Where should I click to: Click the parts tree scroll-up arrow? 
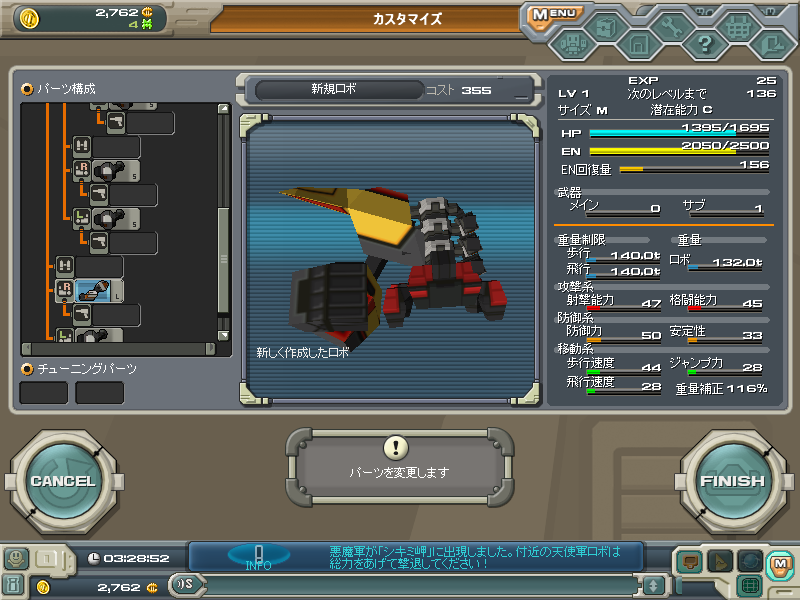(x=224, y=108)
